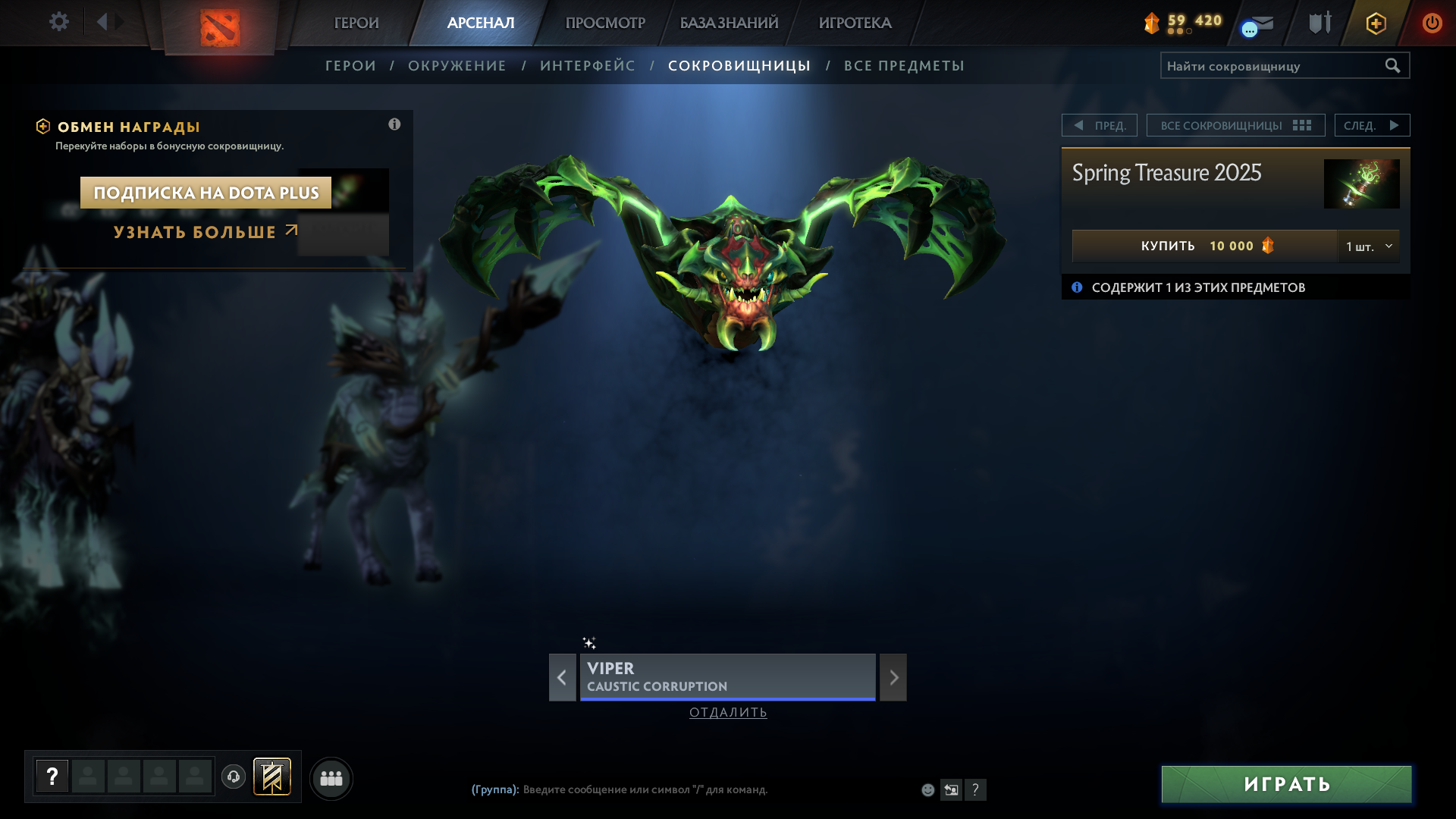
Task: Select the ОКРУЖЕНИЕ subcategory
Action: point(457,66)
